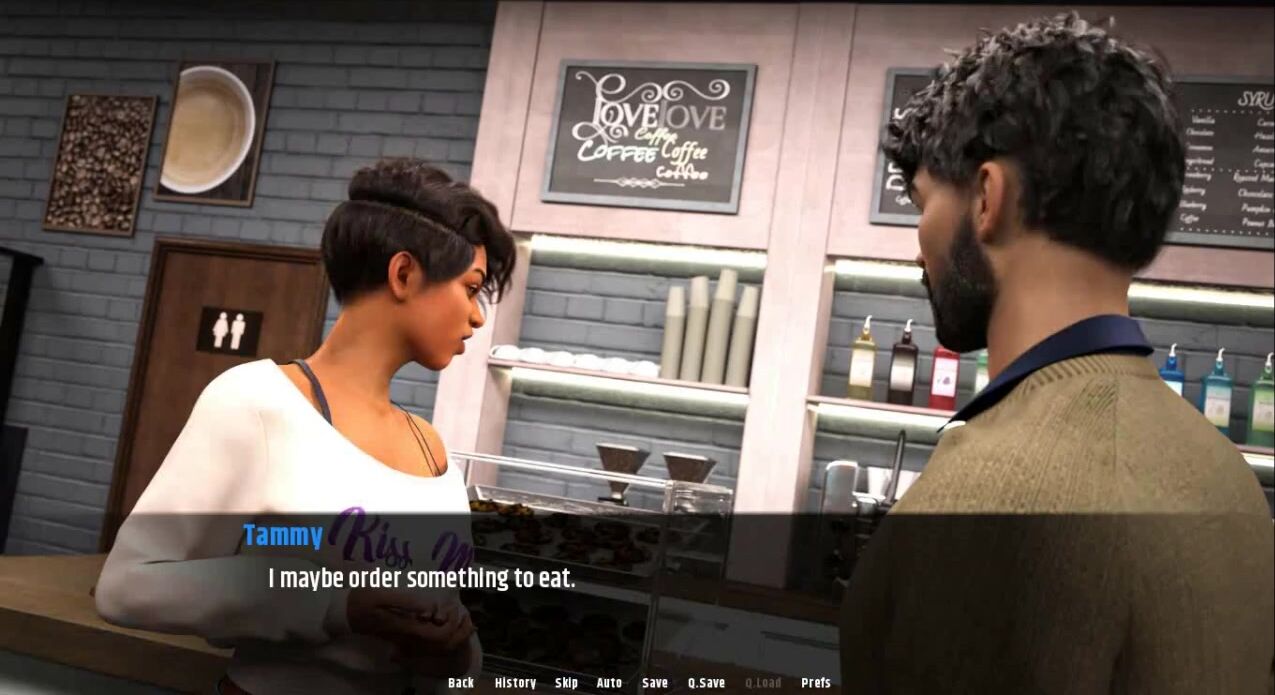Activate Skip to fast-forward dialogue
Viewport: 1275px width, 695px height.
point(566,683)
